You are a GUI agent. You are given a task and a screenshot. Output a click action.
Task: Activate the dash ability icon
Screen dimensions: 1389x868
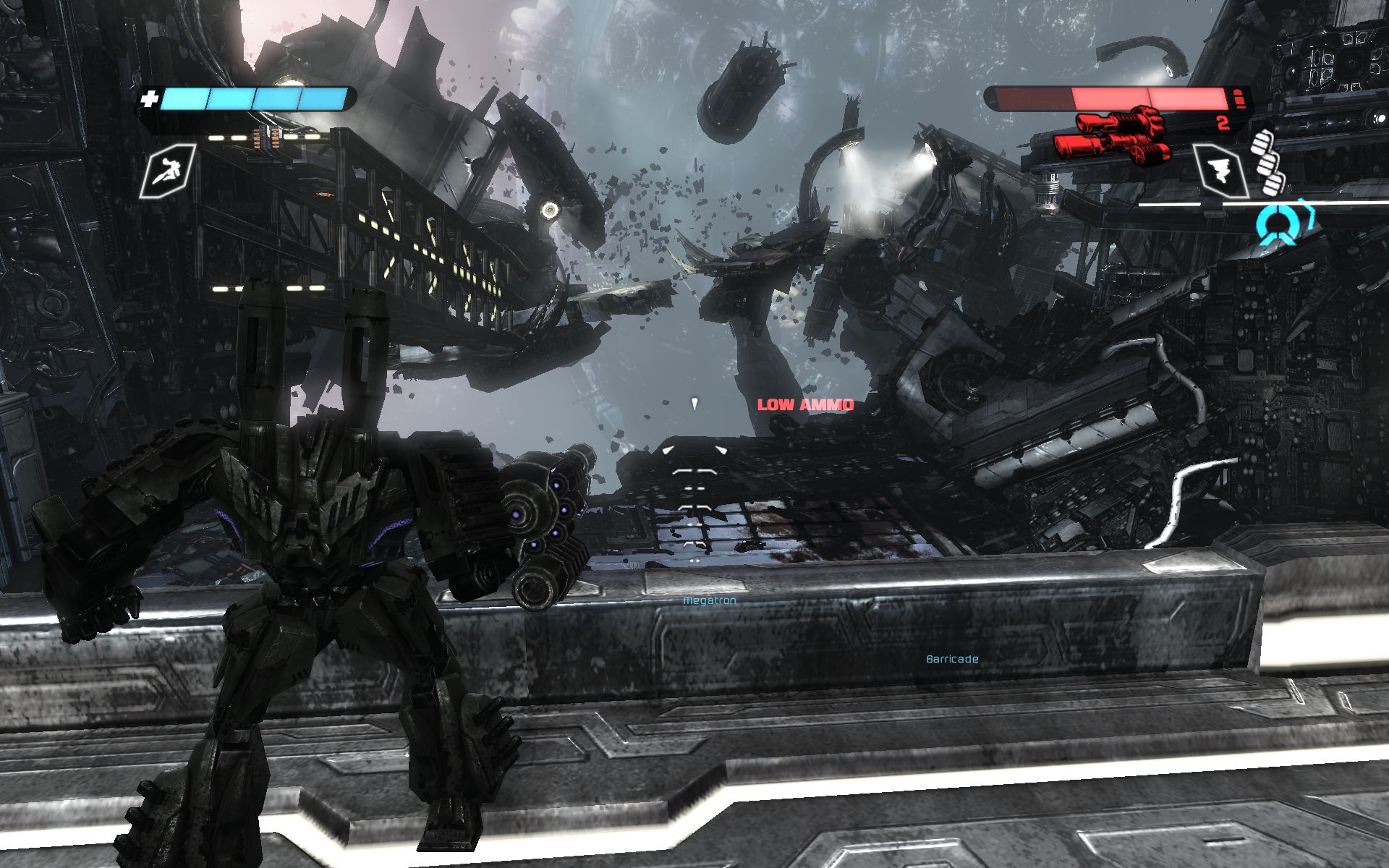168,171
